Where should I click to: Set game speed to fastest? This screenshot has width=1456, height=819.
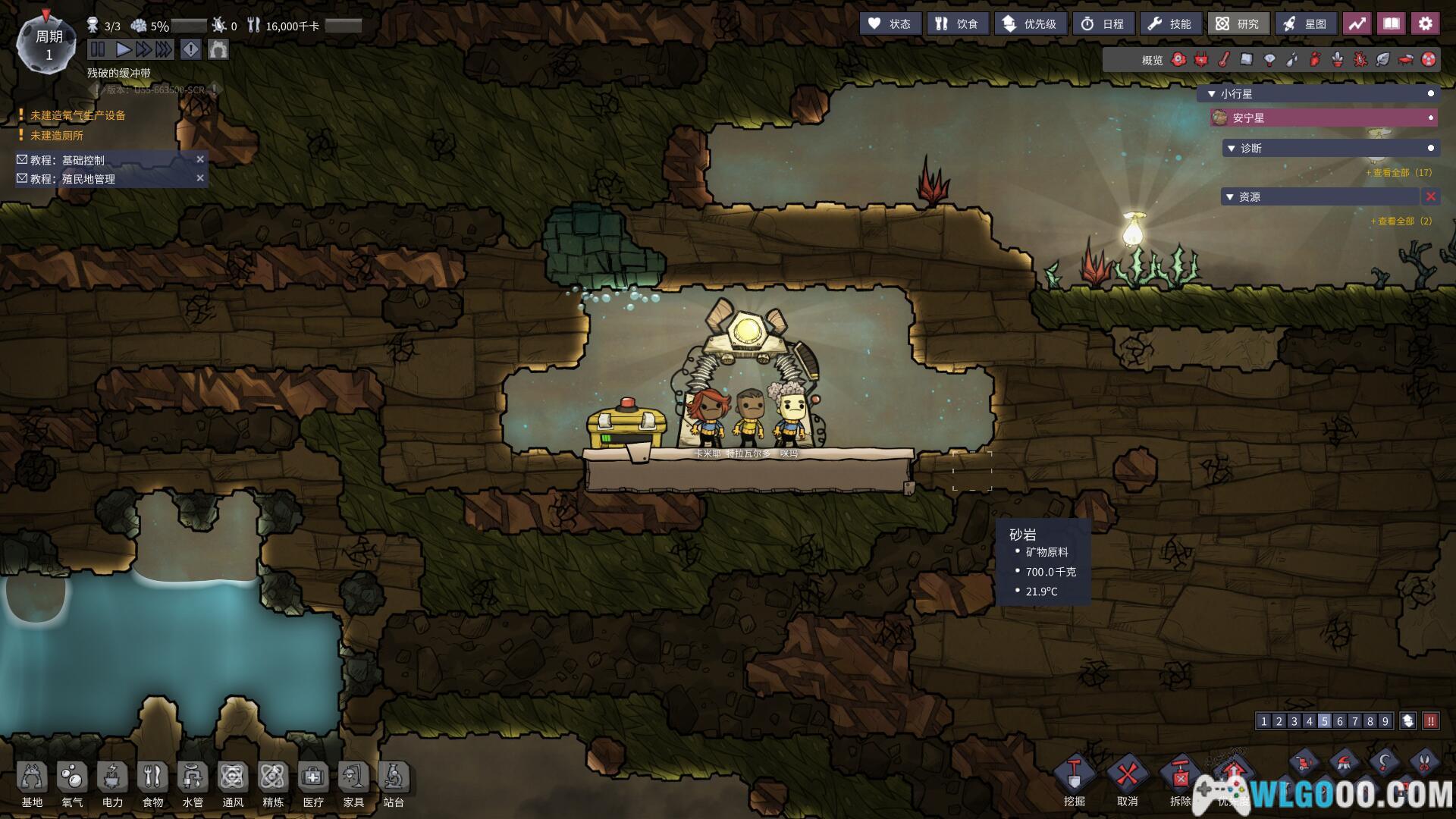point(164,50)
